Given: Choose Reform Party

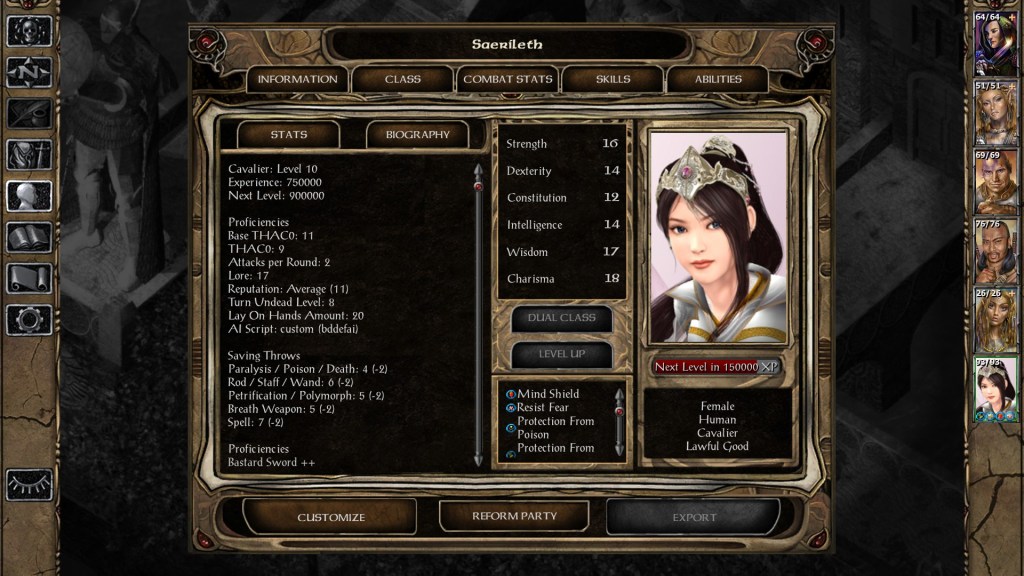Looking at the screenshot, I should 514,516.
